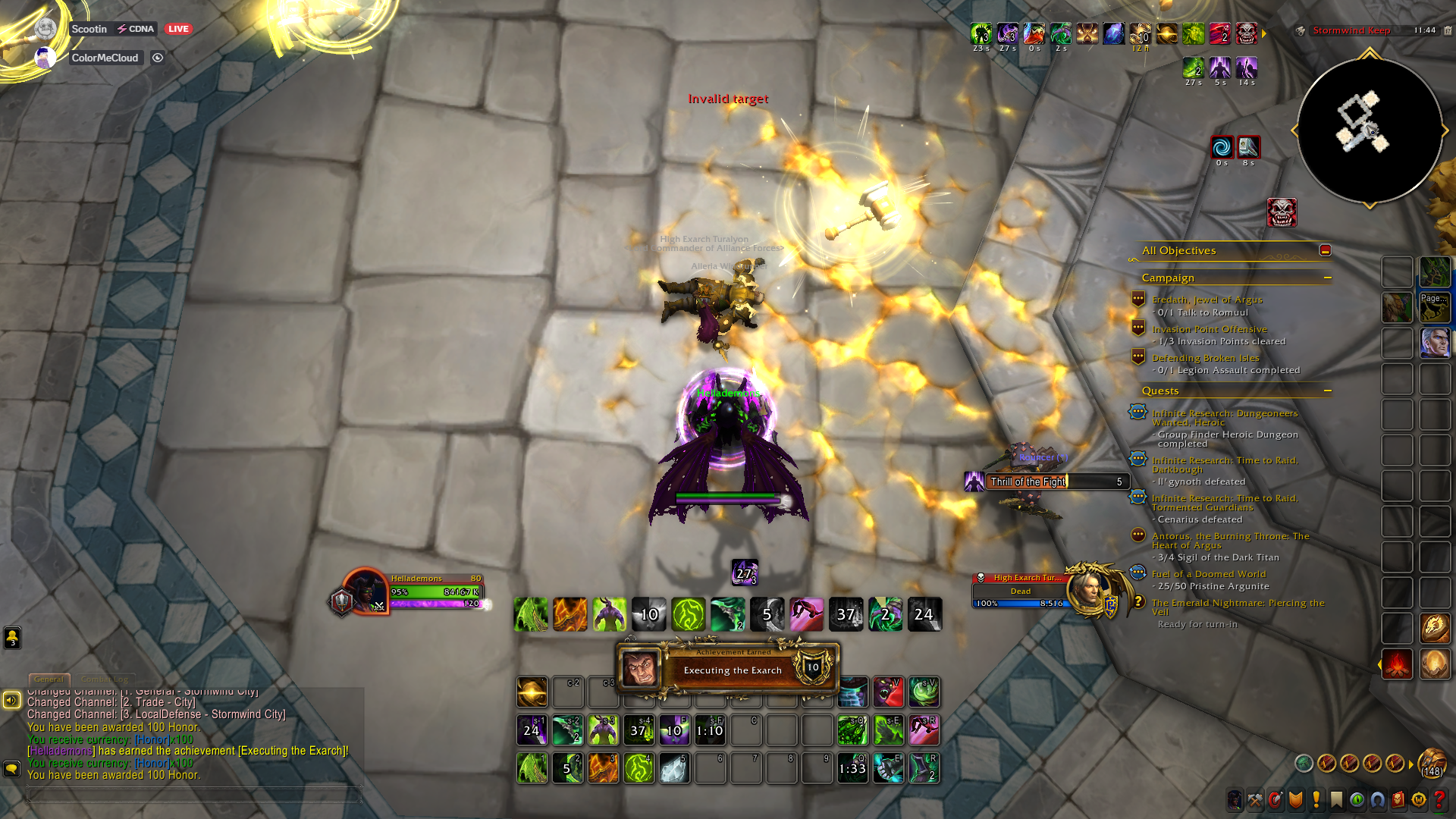Use the campfire icon in side bar

point(1396,665)
